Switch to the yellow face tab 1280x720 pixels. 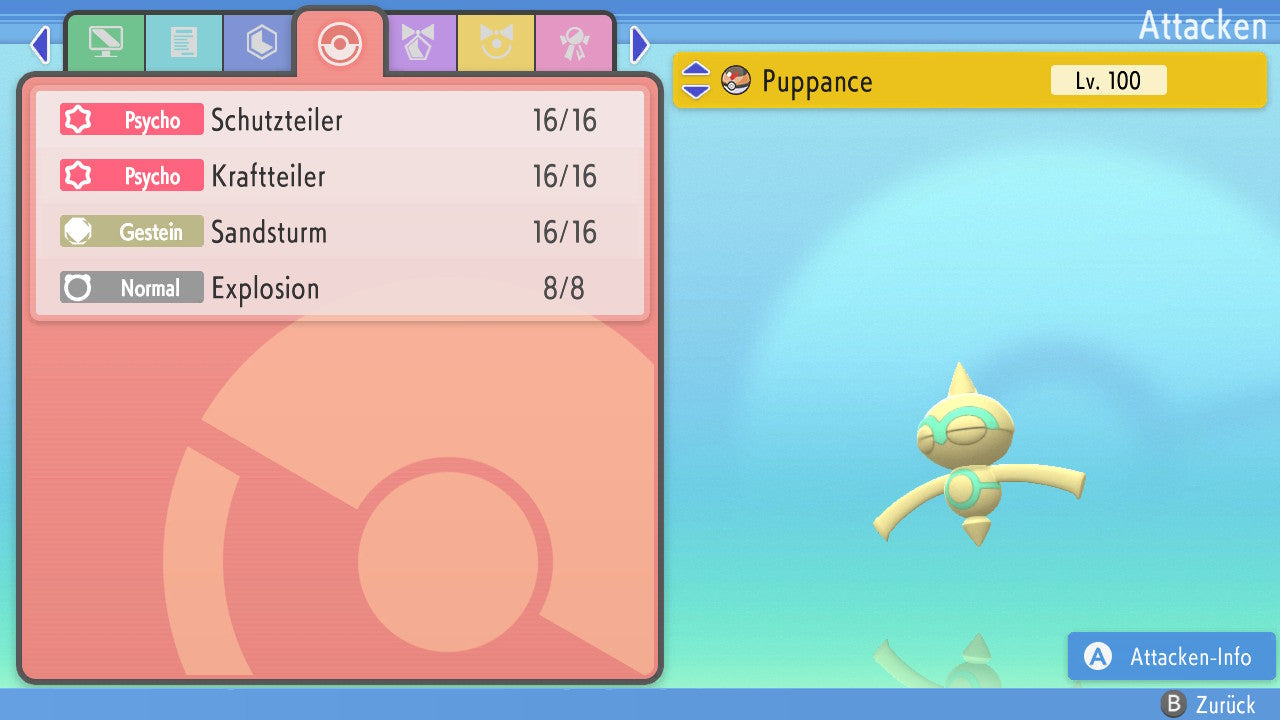click(496, 43)
